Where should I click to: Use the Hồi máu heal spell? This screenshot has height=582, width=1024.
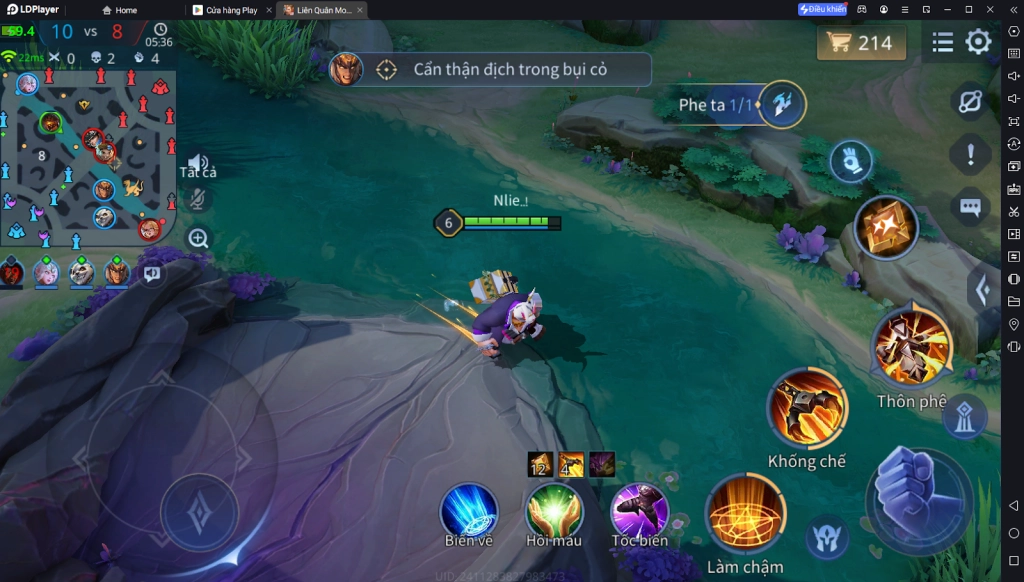point(554,510)
